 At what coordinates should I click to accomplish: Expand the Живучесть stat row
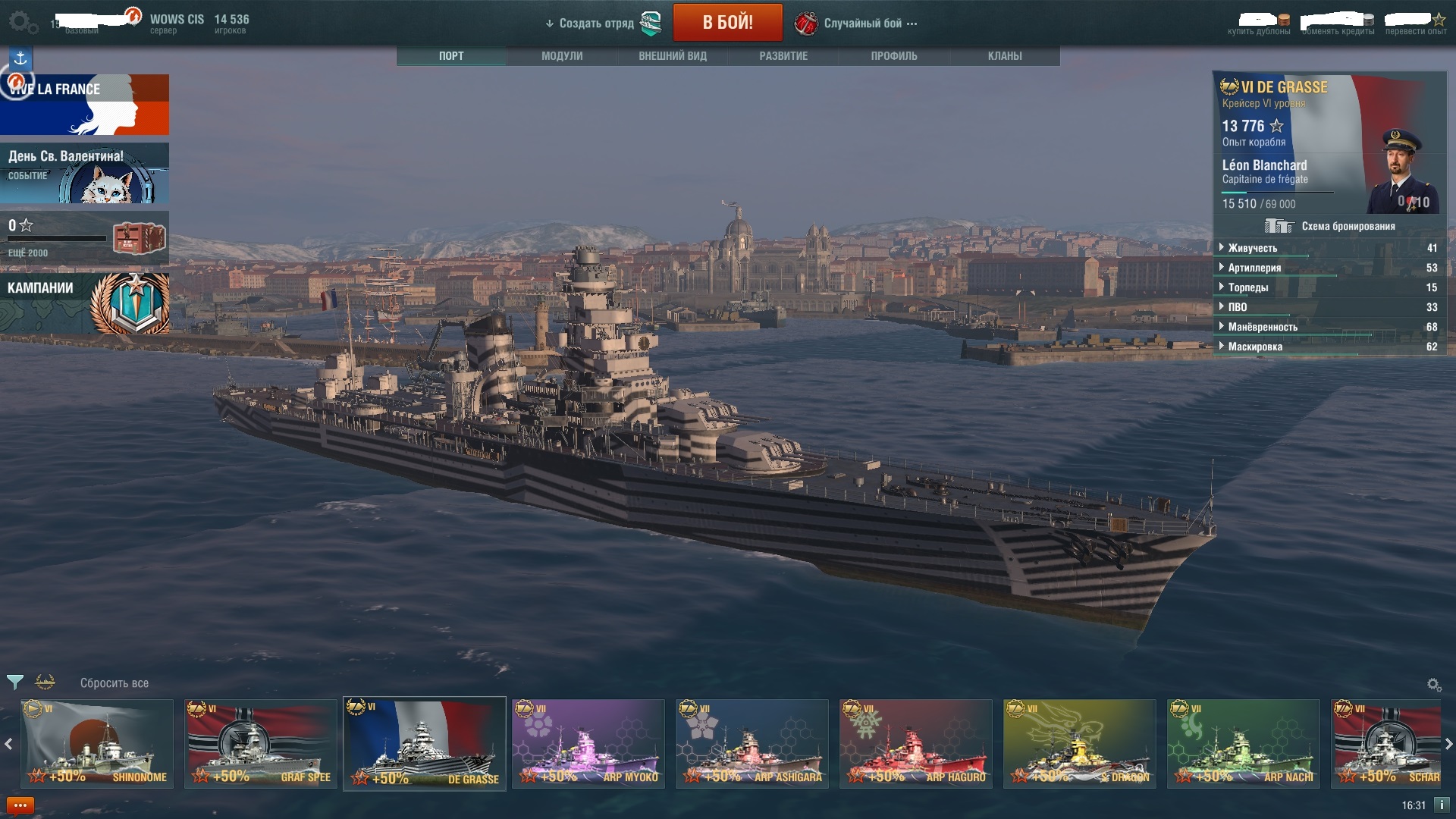point(1252,248)
